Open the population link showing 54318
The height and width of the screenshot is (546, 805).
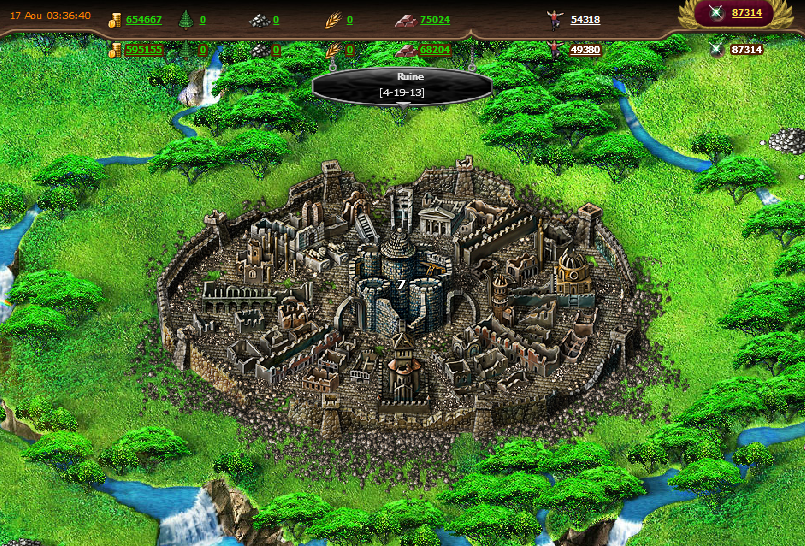point(585,20)
